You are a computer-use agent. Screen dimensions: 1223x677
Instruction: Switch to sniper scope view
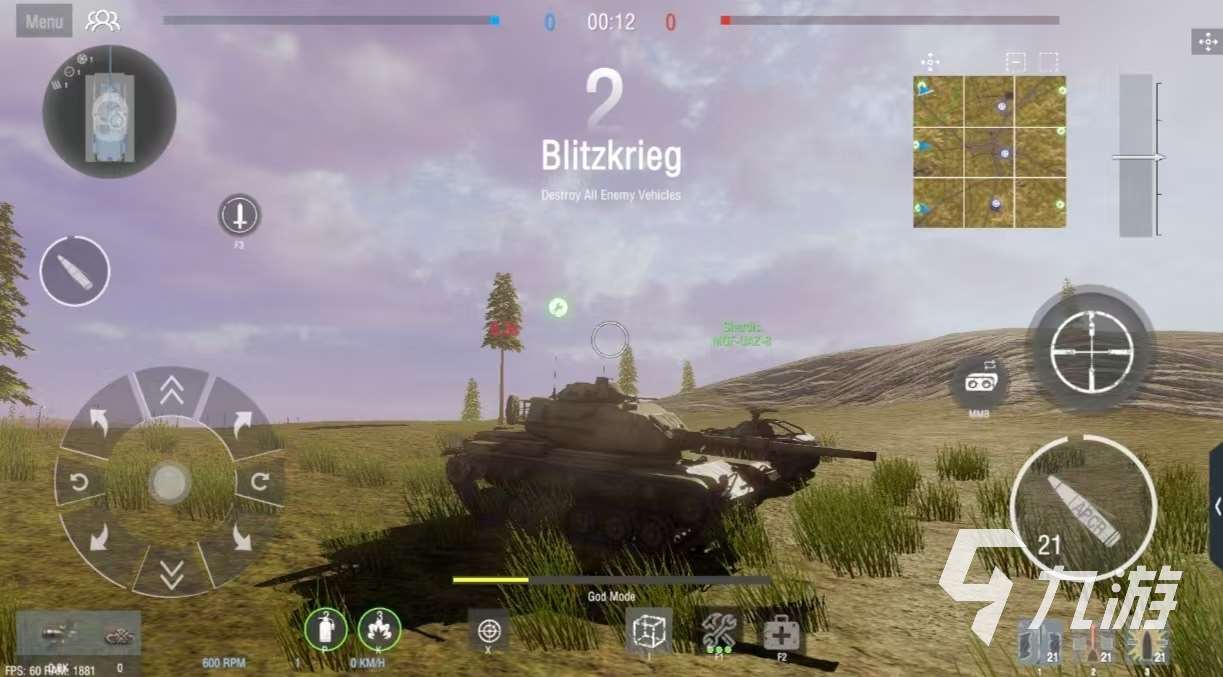click(x=1091, y=350)
